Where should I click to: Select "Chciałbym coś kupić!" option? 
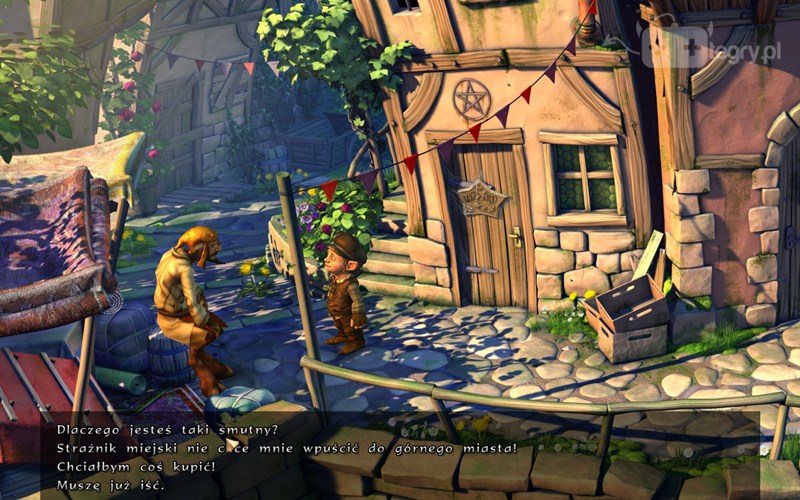pos(129,466)
